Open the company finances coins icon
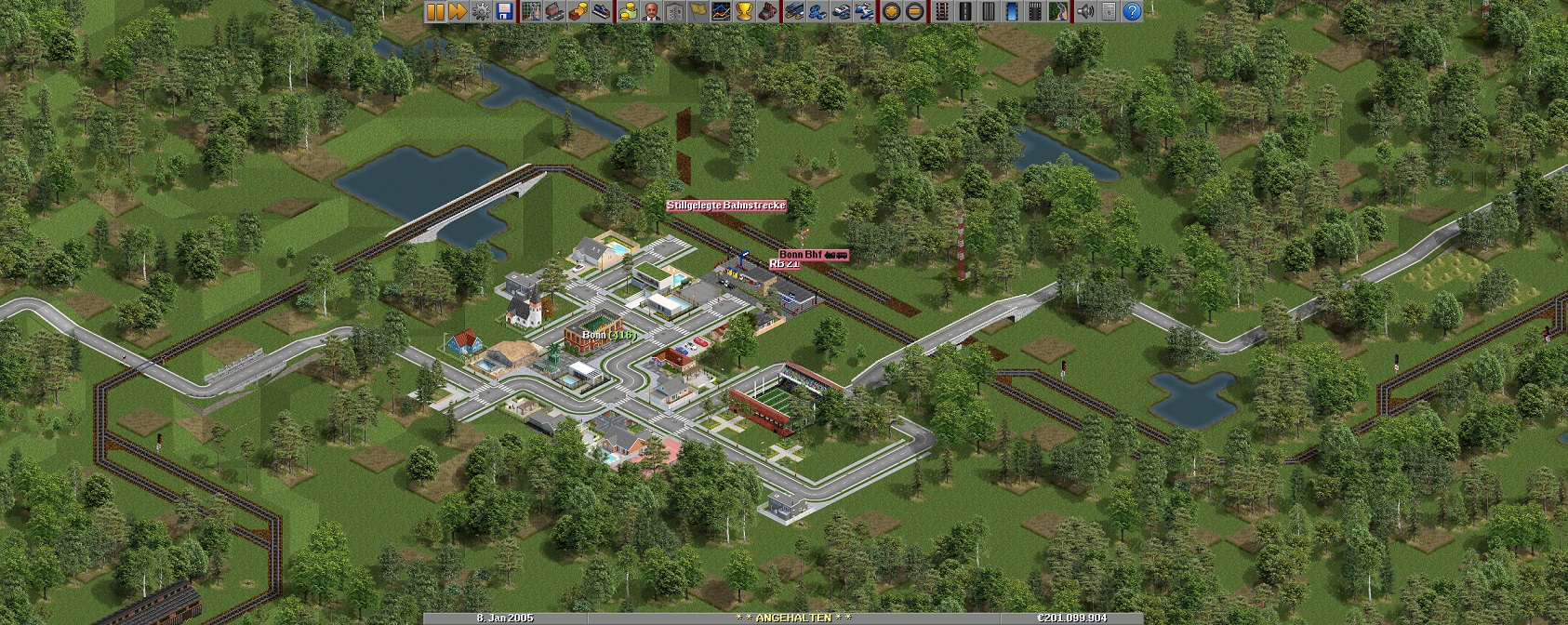The height and width of the screenshot is (625, 1568). pos(629,11)
